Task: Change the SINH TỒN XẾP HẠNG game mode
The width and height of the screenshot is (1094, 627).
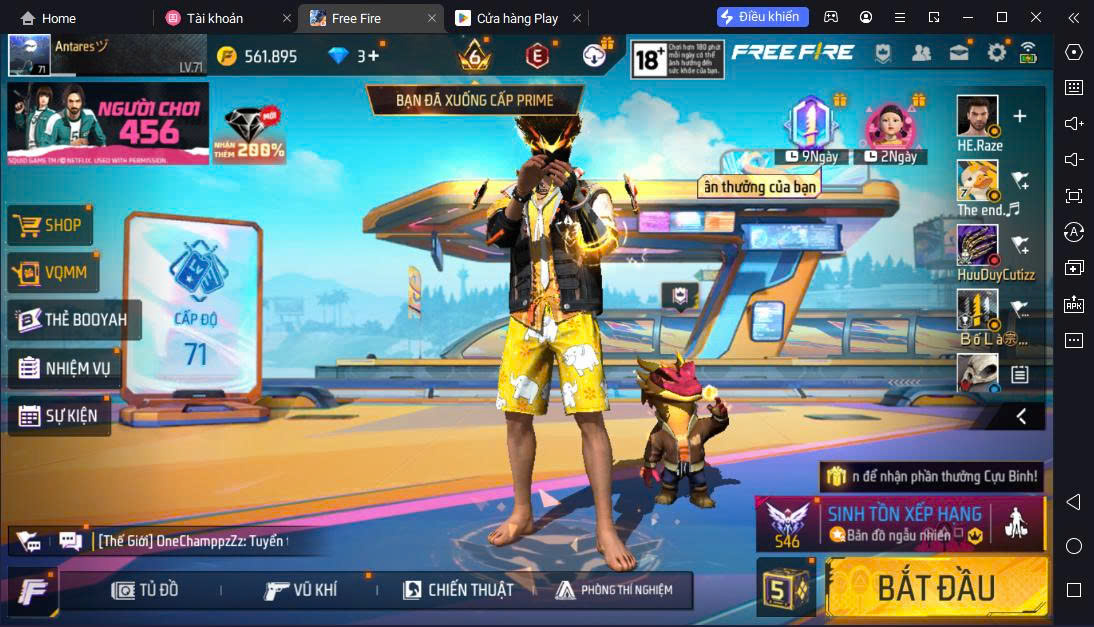Action: pos(900,524)
